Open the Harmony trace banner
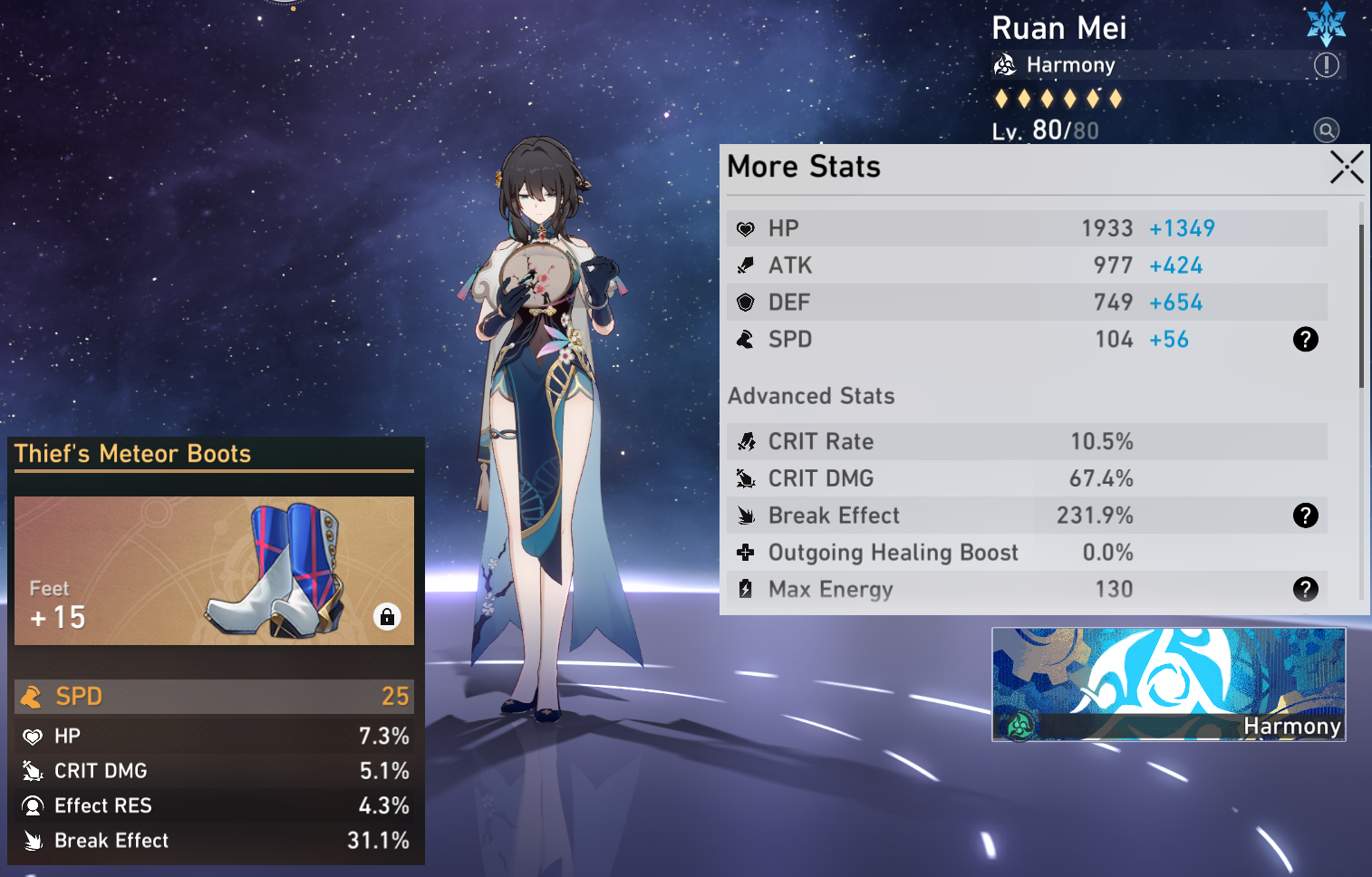Screen dimensions: 1372x877 [1168, 684]
